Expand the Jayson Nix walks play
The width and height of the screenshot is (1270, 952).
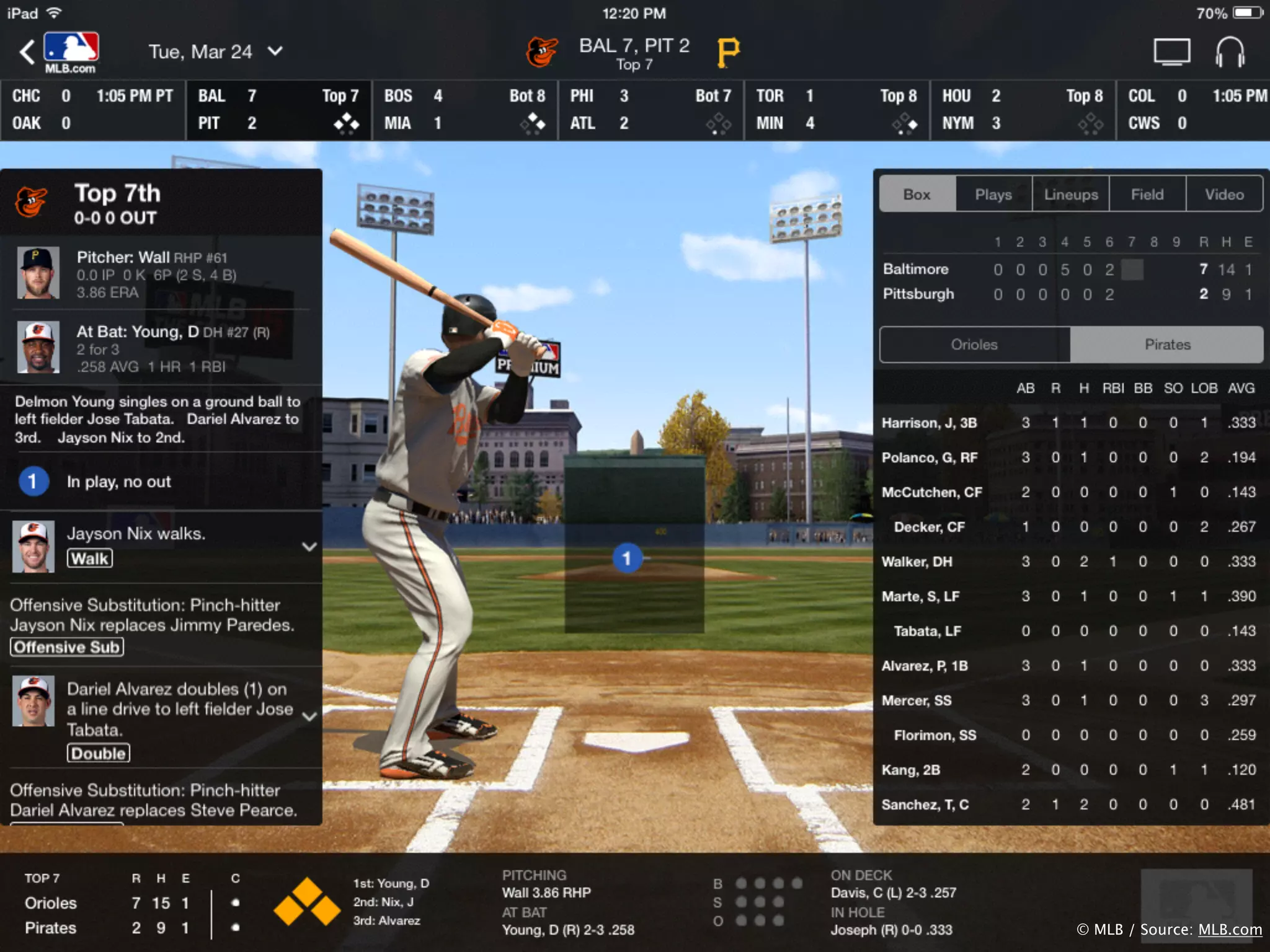(309, 547)
